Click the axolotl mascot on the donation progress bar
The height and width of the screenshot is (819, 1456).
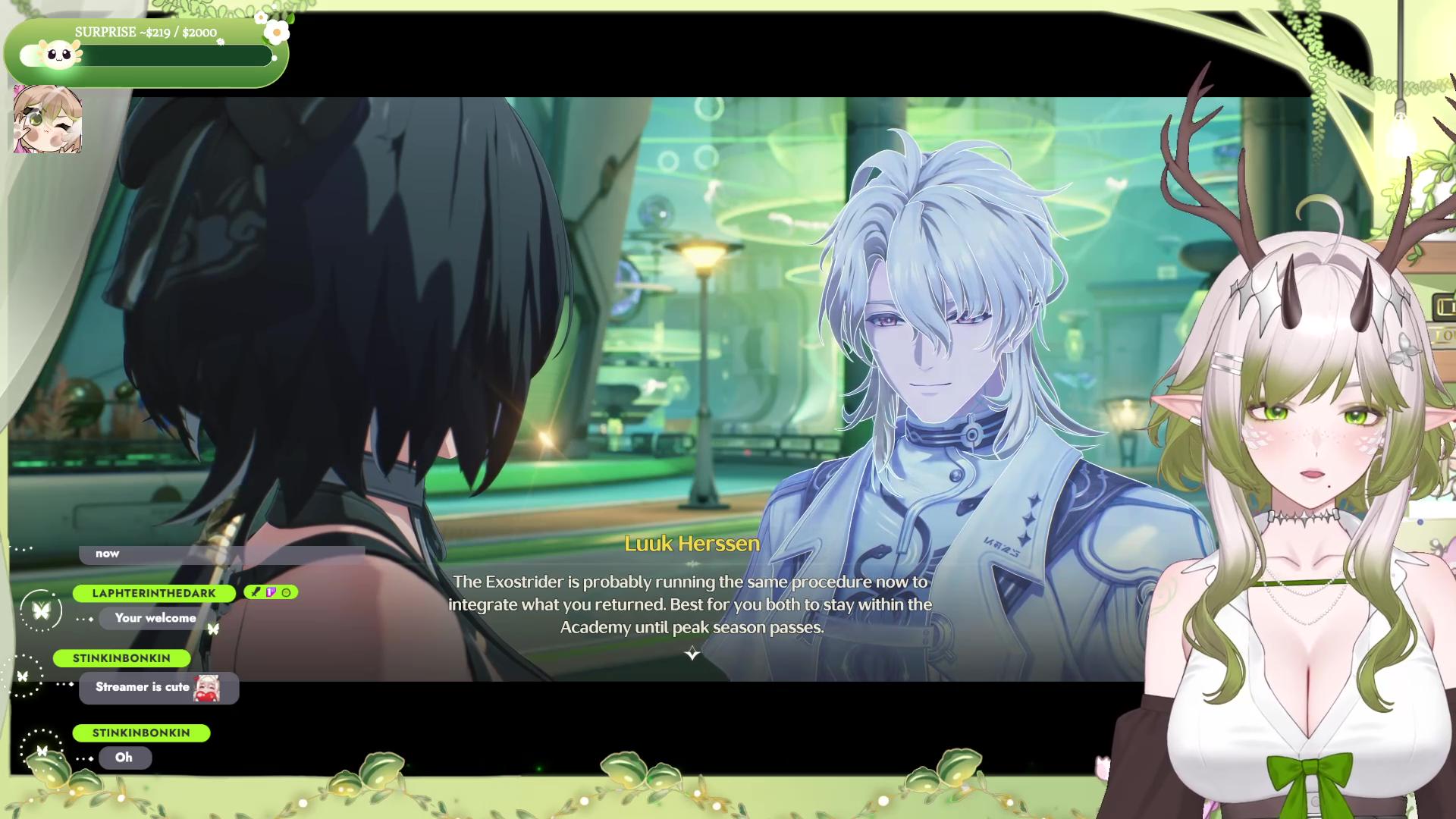(55, 55)
